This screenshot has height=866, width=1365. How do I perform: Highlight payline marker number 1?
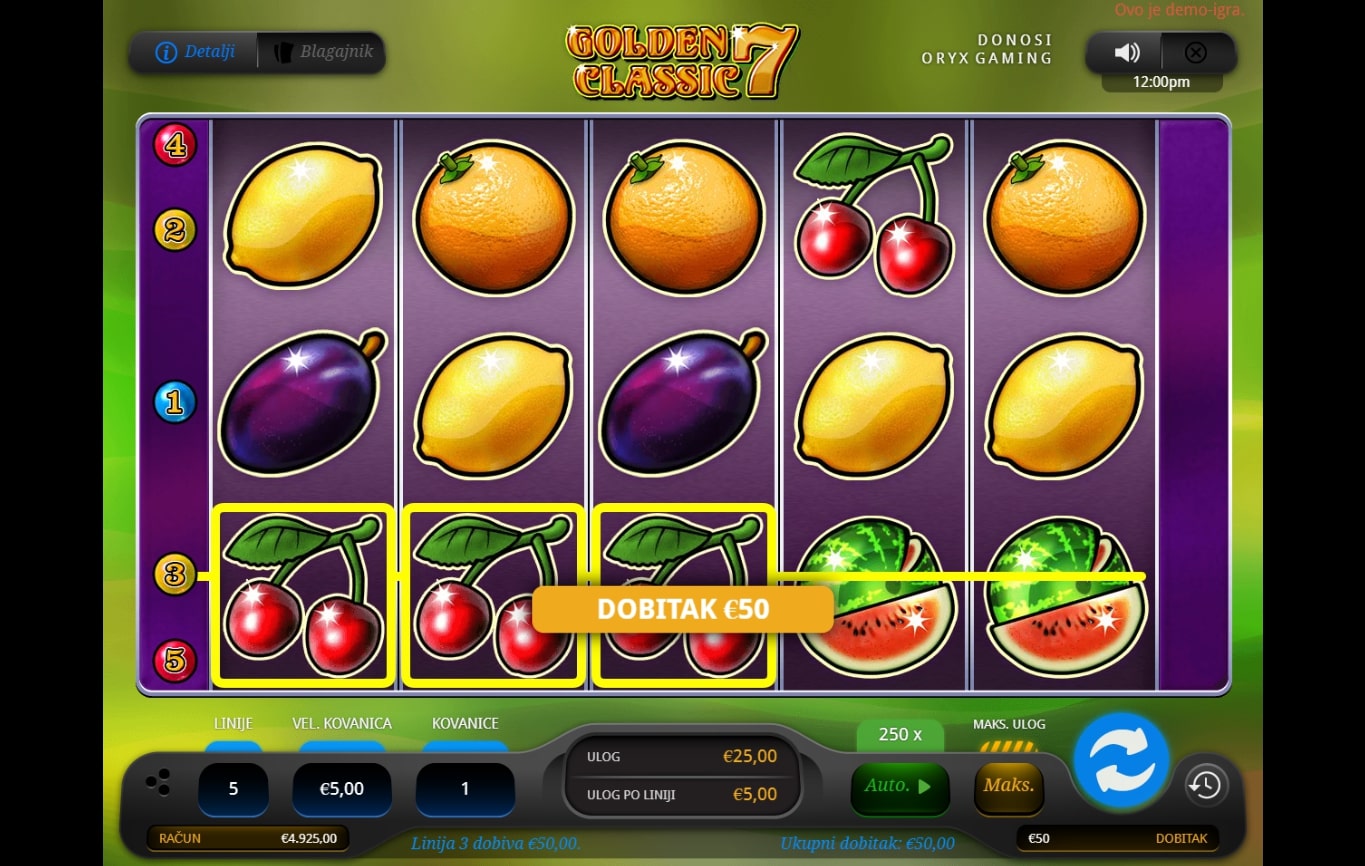click(x=175, y=403)
